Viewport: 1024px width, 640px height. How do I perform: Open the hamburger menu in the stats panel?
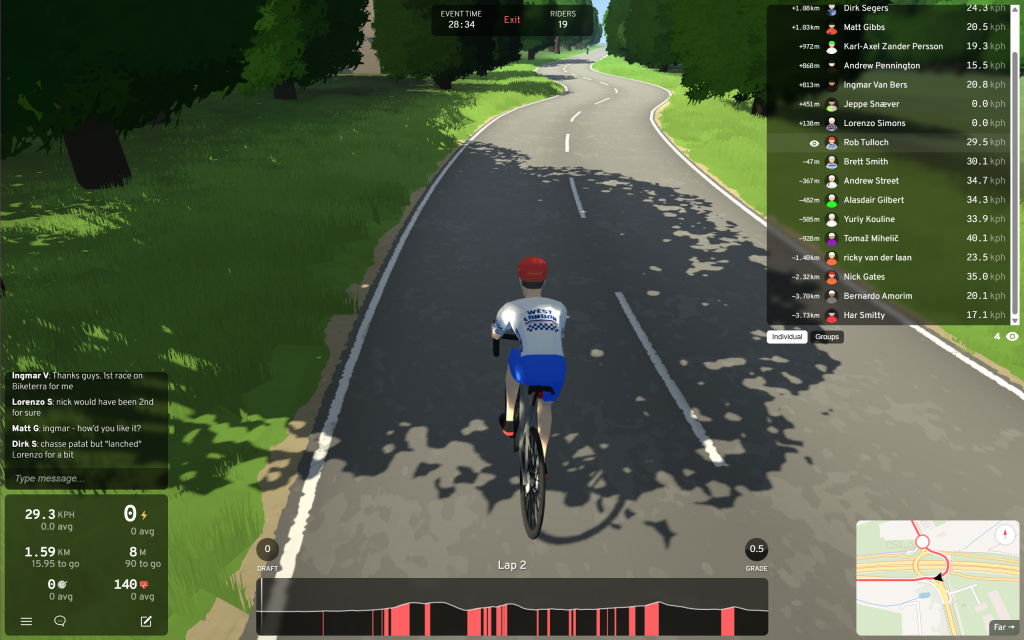tap(26, 621)
